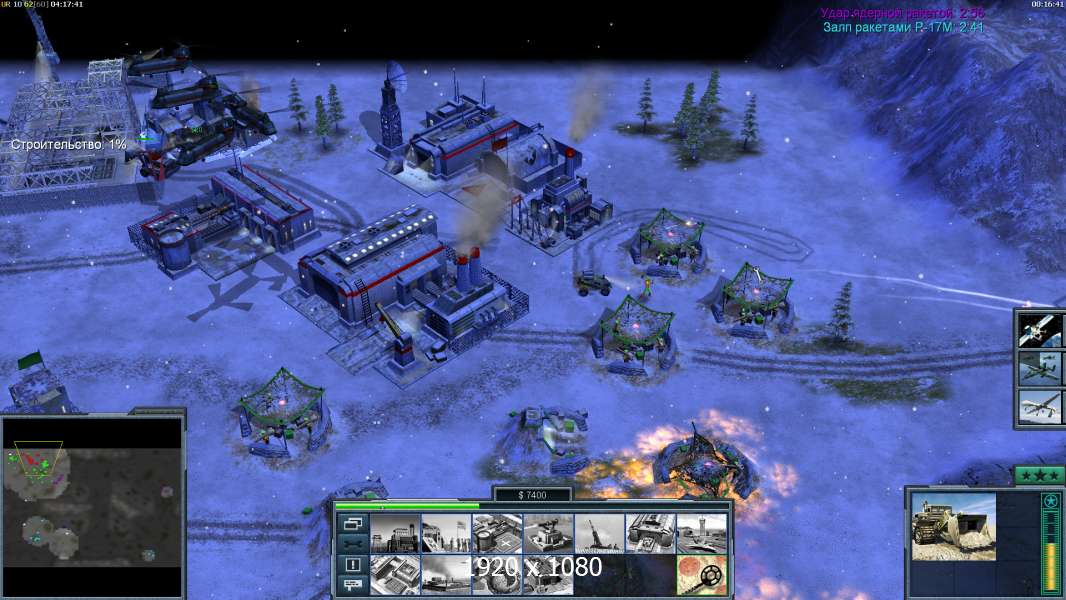Screen dimensions: 1066x600
Task: Call the A-10 airstrike general's power
Action: (1040, 369)
